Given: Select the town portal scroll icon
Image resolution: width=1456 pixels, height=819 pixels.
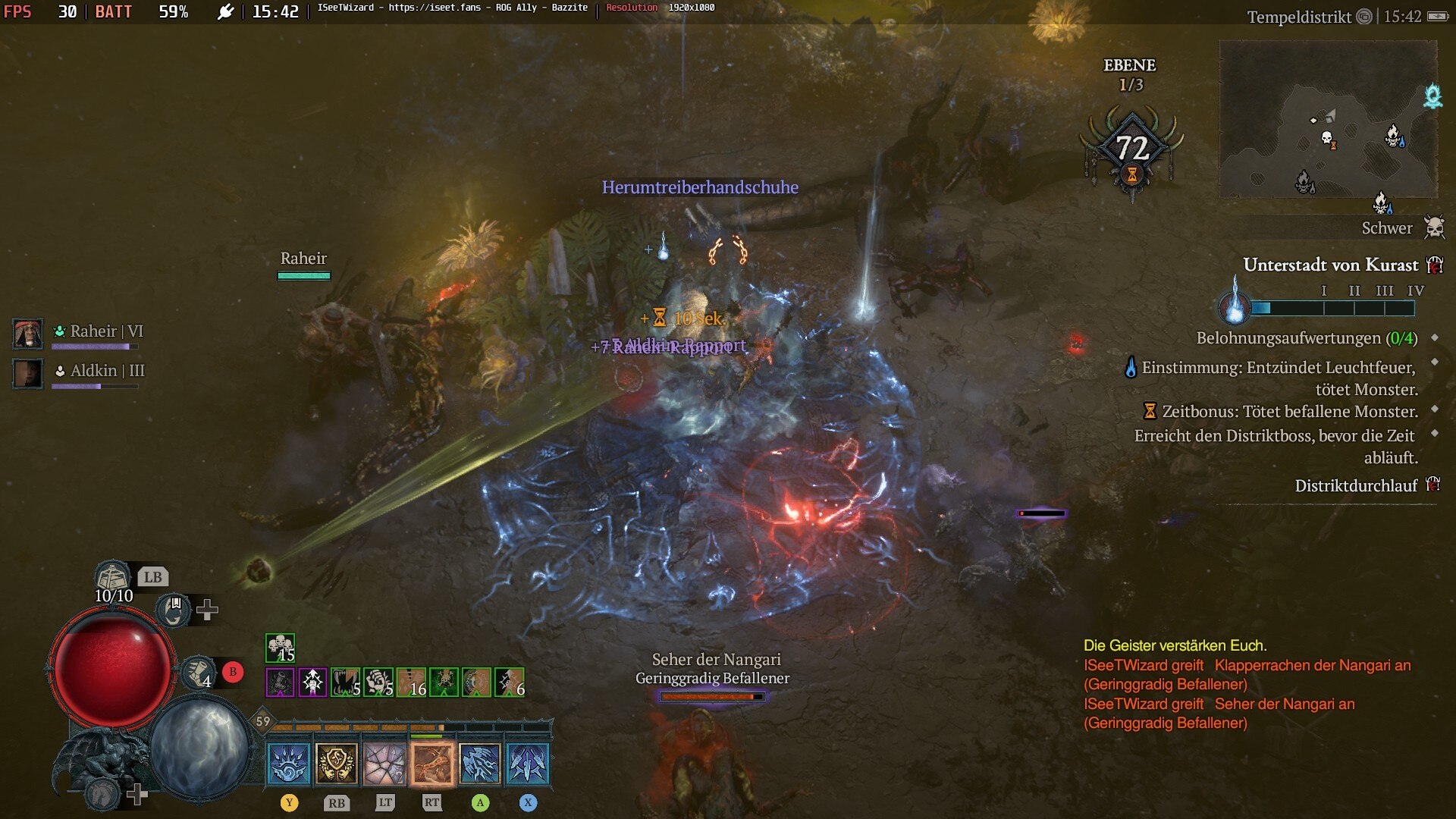Looking at the screenshot, I should 174,610.
